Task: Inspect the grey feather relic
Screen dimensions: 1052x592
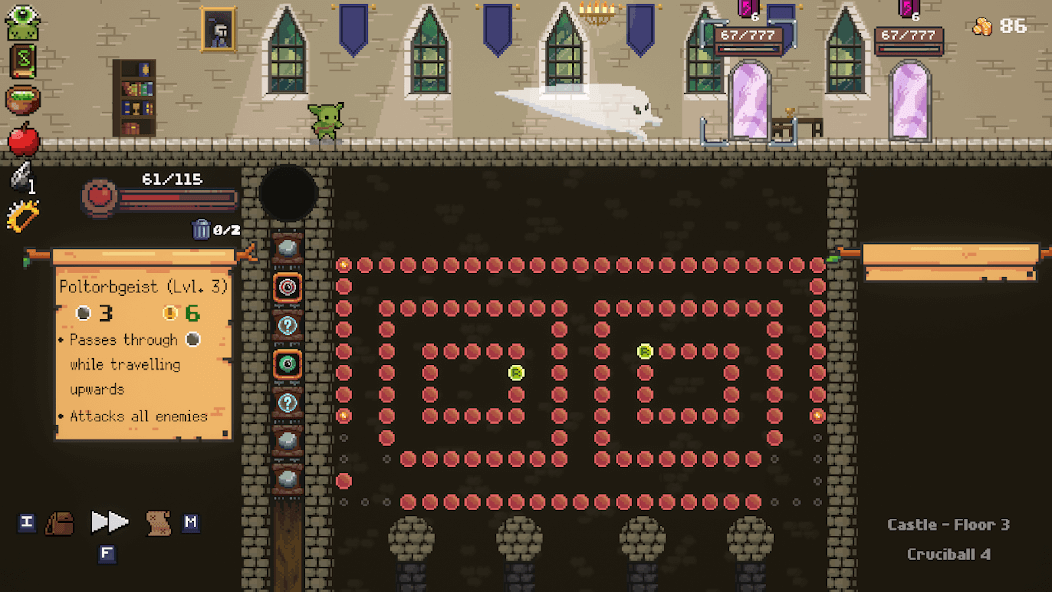Action: pos(22,177)
